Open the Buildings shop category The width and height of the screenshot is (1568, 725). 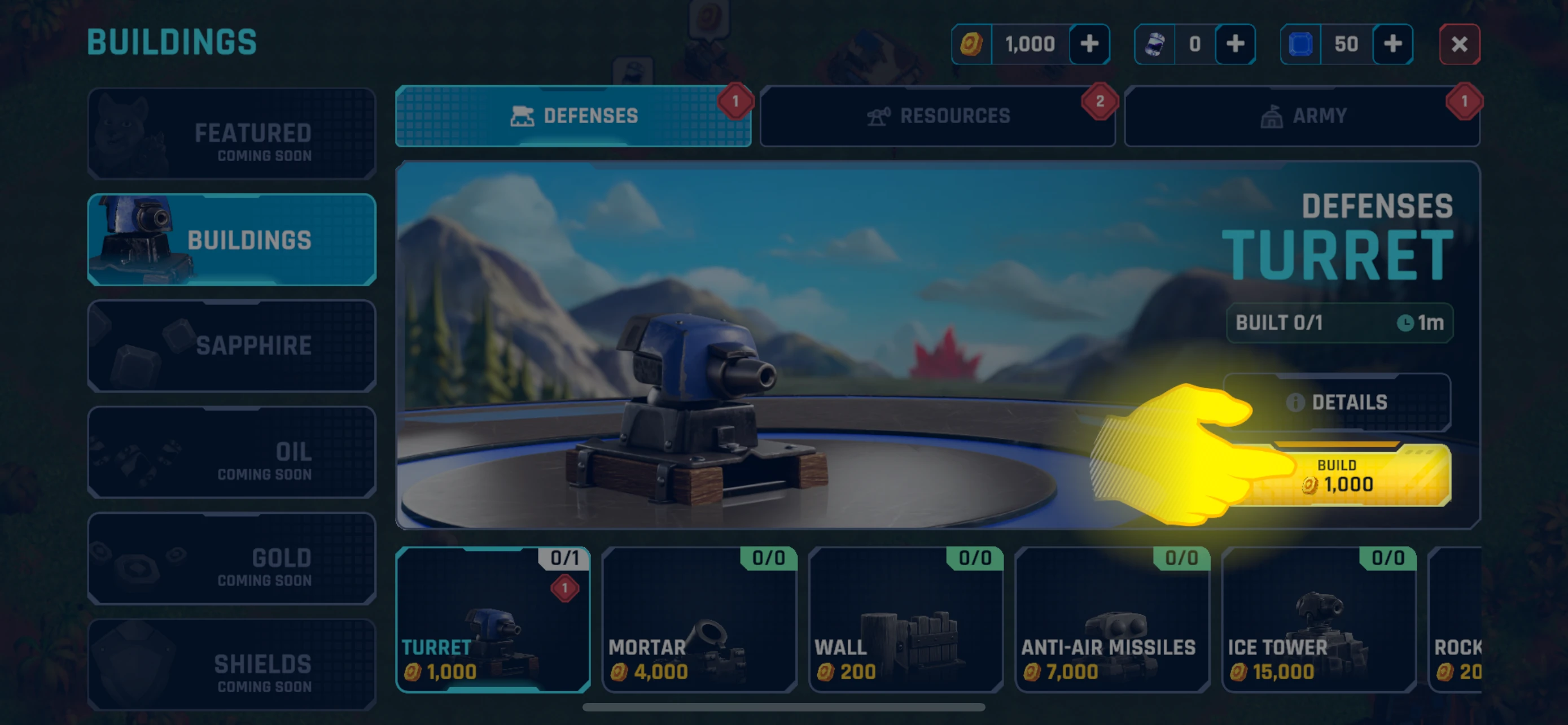pos(231,240)
